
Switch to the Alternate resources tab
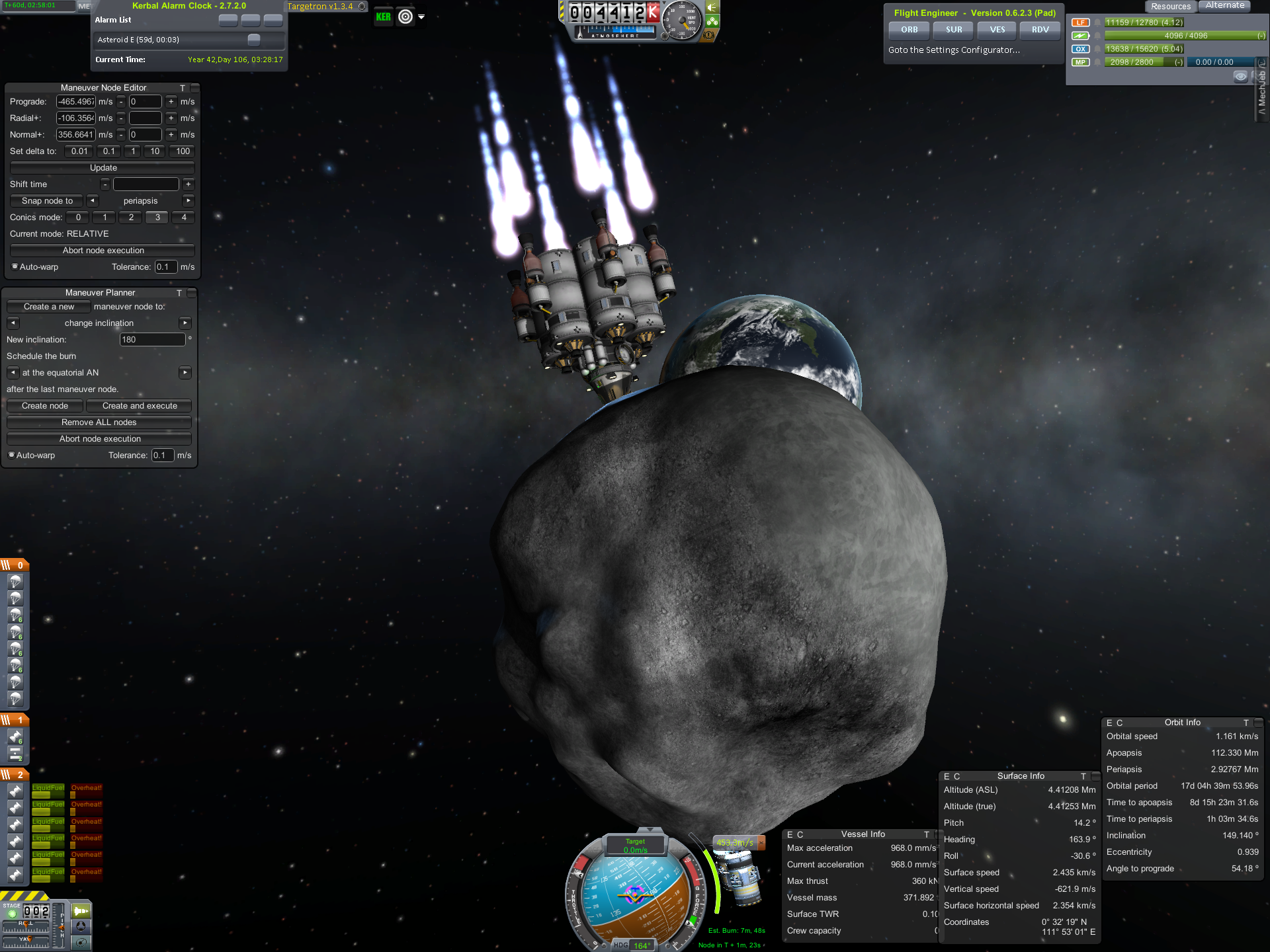(1224, 5)
